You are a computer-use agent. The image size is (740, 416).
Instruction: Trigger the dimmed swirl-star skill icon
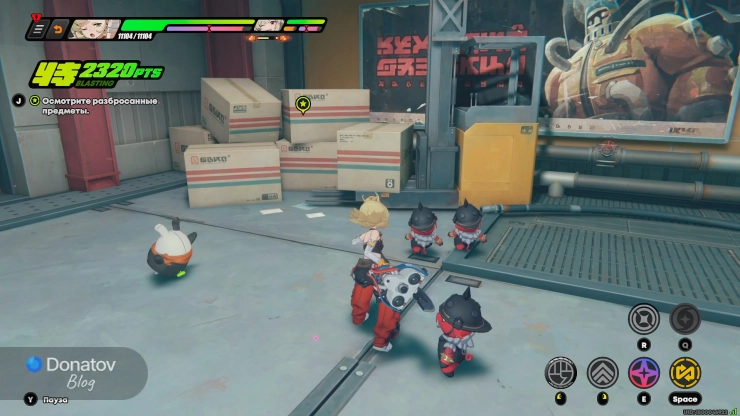[x=685, y=319]
